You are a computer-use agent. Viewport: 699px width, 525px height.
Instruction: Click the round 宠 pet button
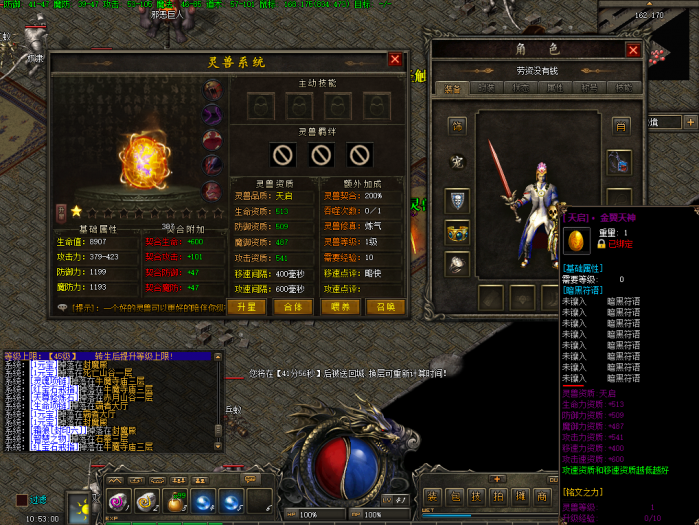(x=457, y=162)
